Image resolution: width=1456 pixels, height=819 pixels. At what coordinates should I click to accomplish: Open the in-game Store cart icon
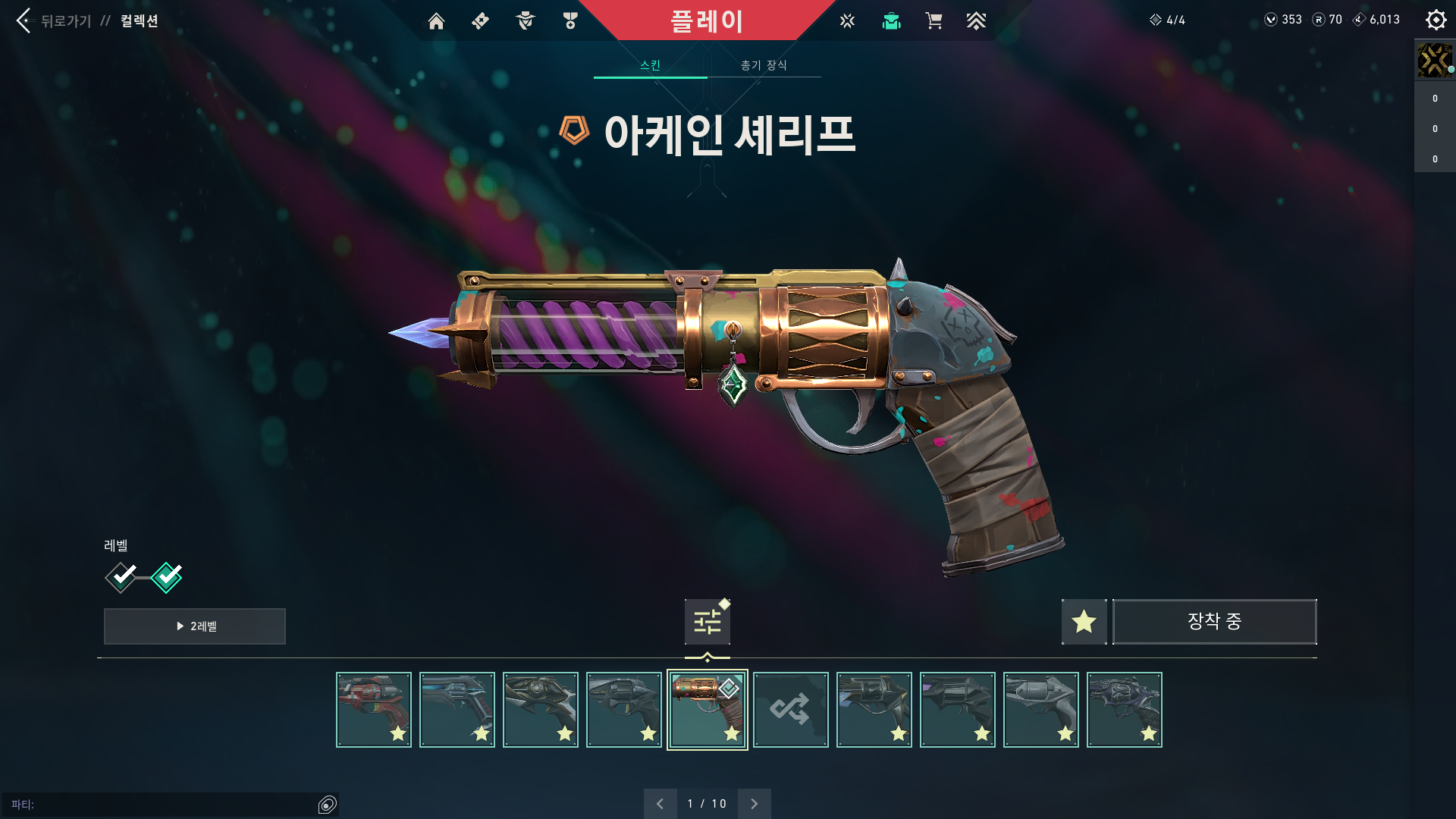(934, 21)
